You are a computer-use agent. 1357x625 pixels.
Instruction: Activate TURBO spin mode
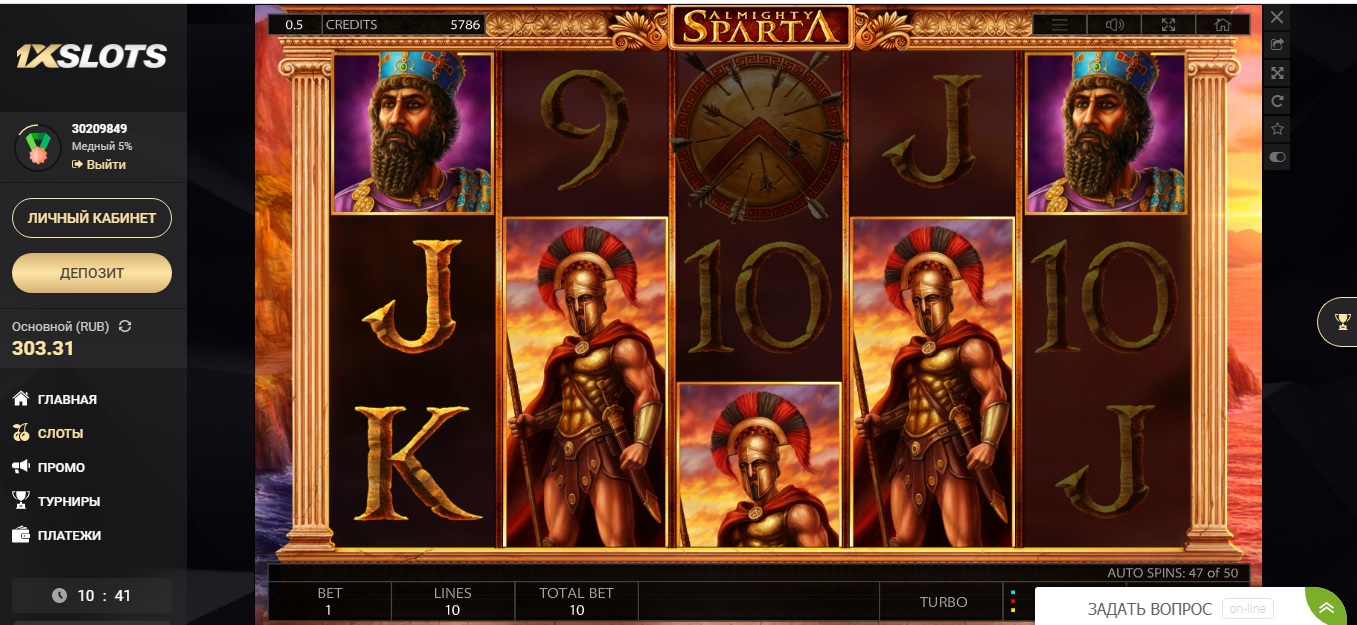tap(943, 602)
